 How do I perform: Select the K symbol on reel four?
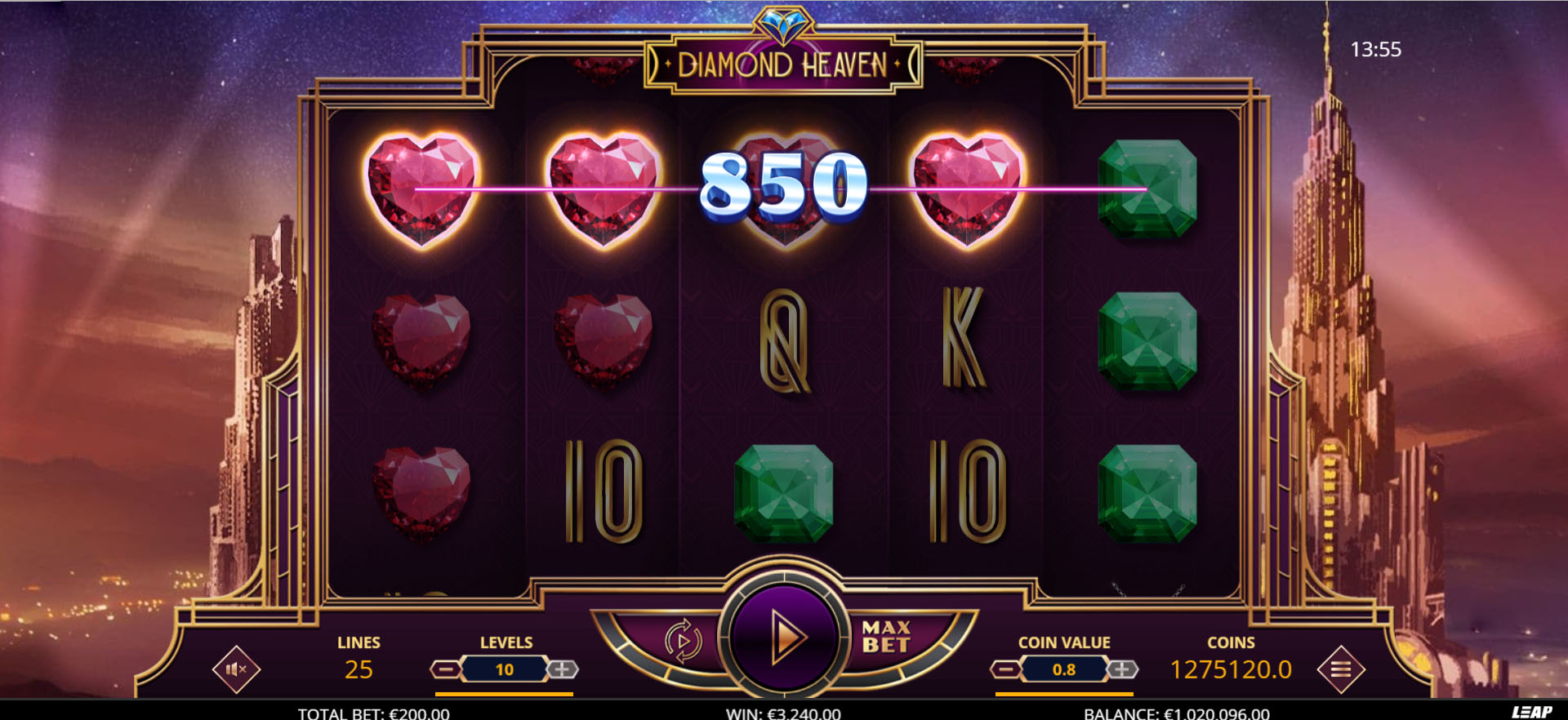(964, 336)
